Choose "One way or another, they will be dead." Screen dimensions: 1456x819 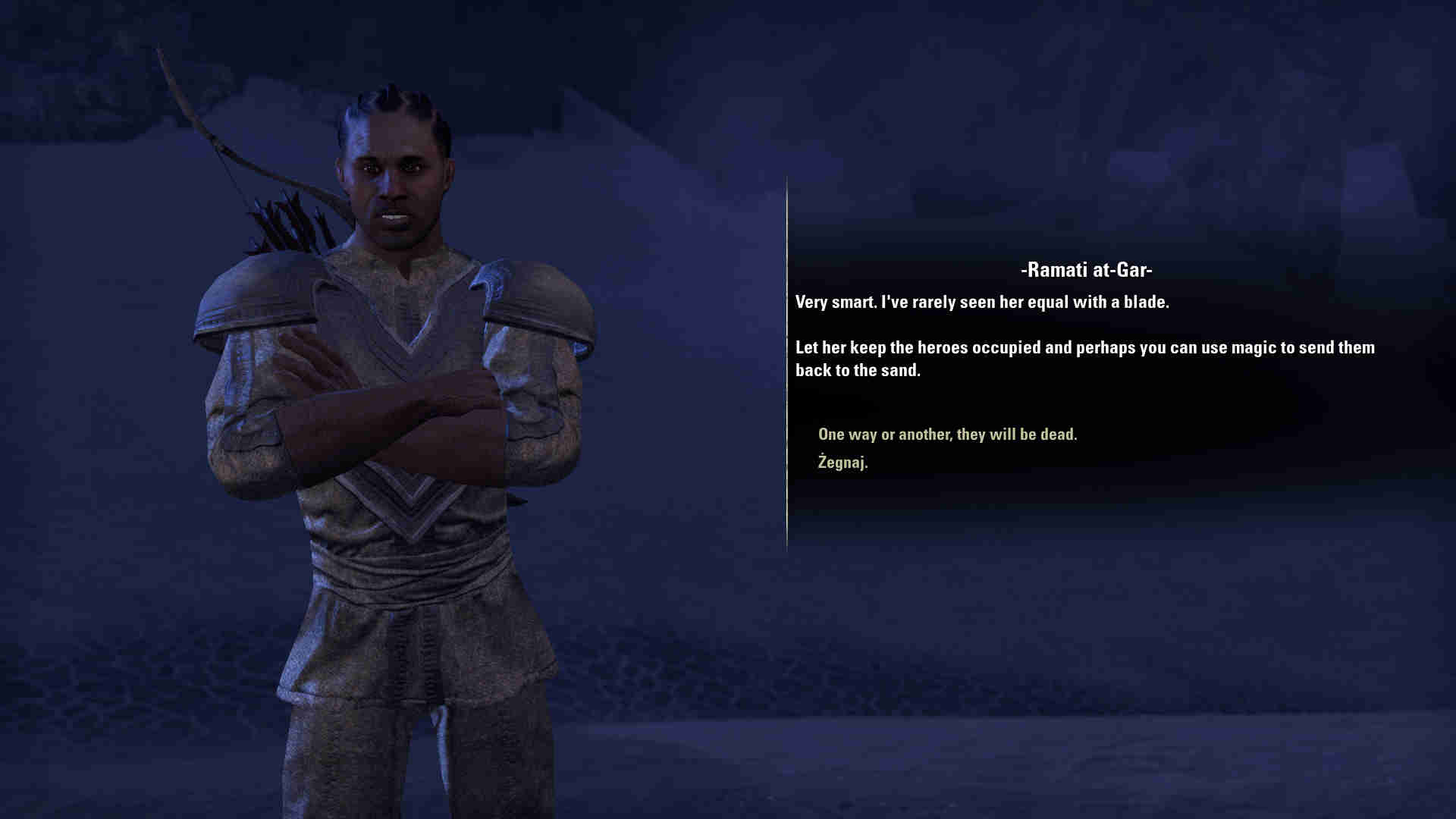coord(947,435)
